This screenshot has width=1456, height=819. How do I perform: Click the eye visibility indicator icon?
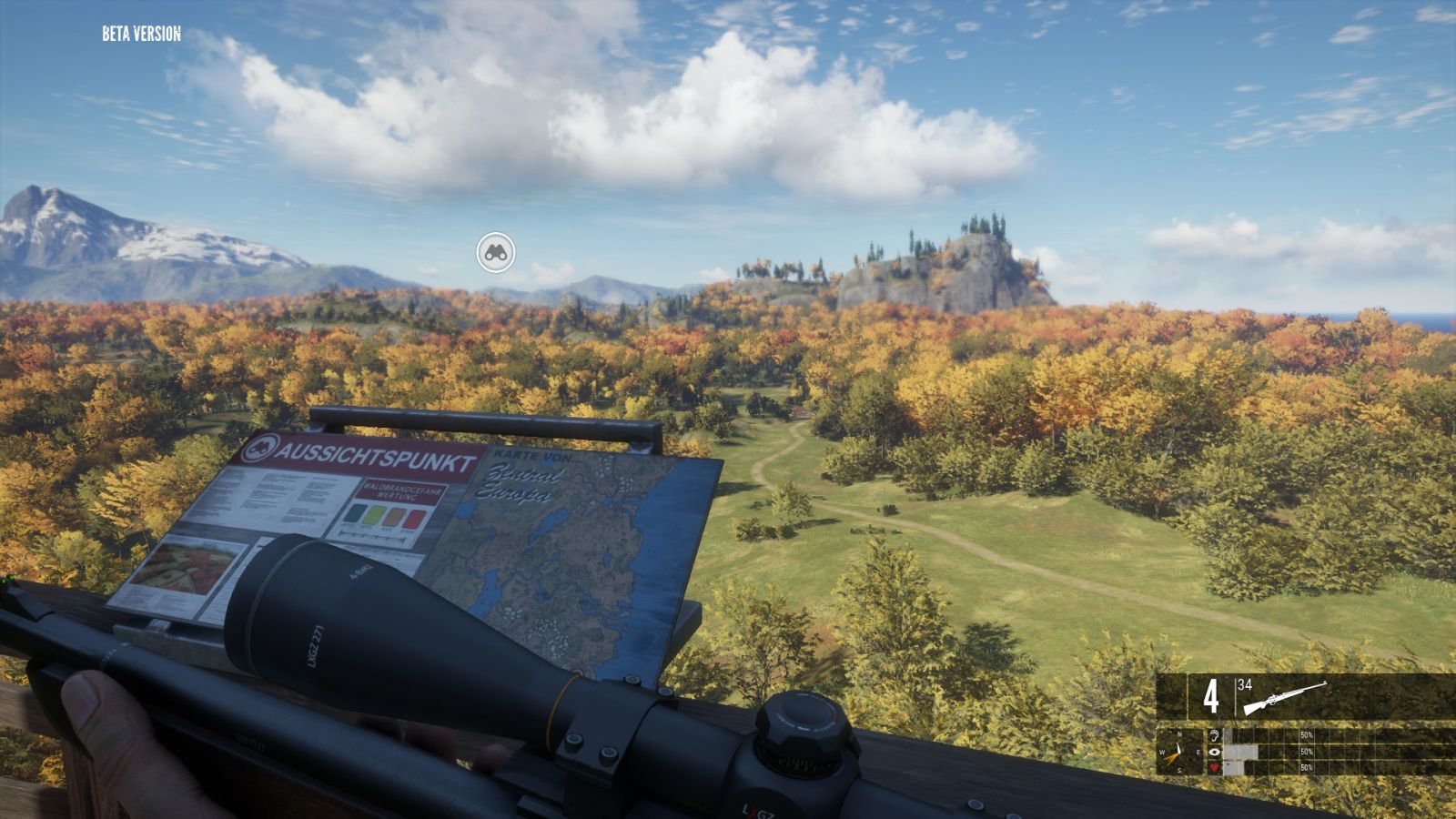pos(1214,752)
